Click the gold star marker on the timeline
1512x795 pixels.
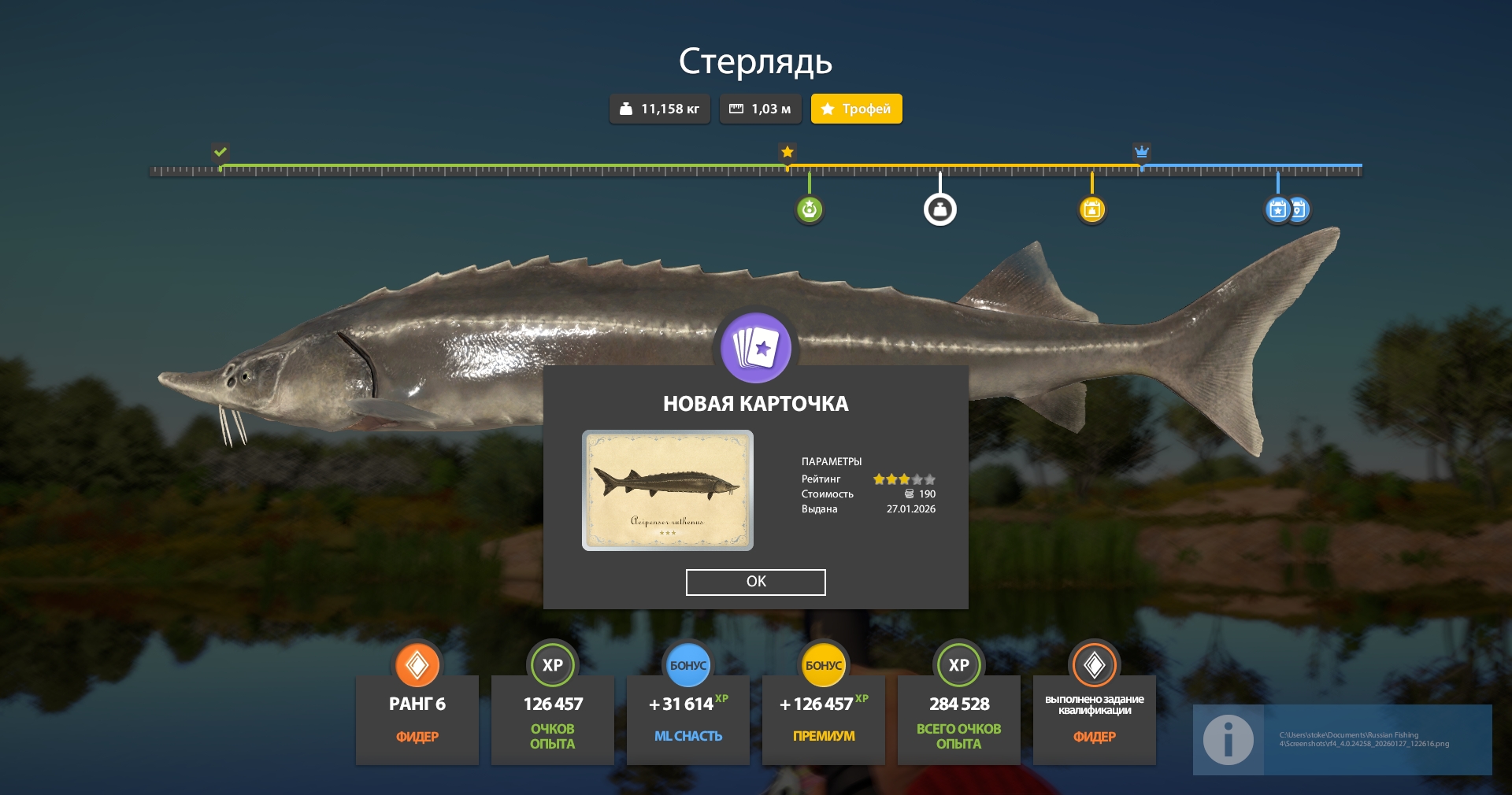pos(787,152)
